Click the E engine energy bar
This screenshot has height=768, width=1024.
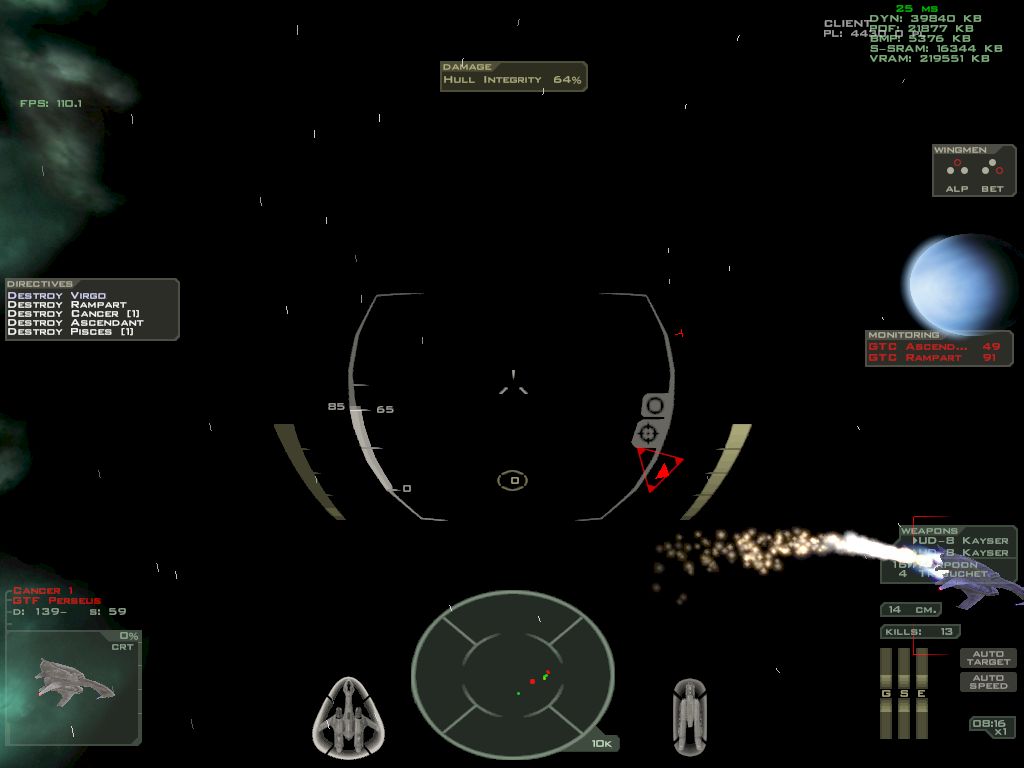921,693
